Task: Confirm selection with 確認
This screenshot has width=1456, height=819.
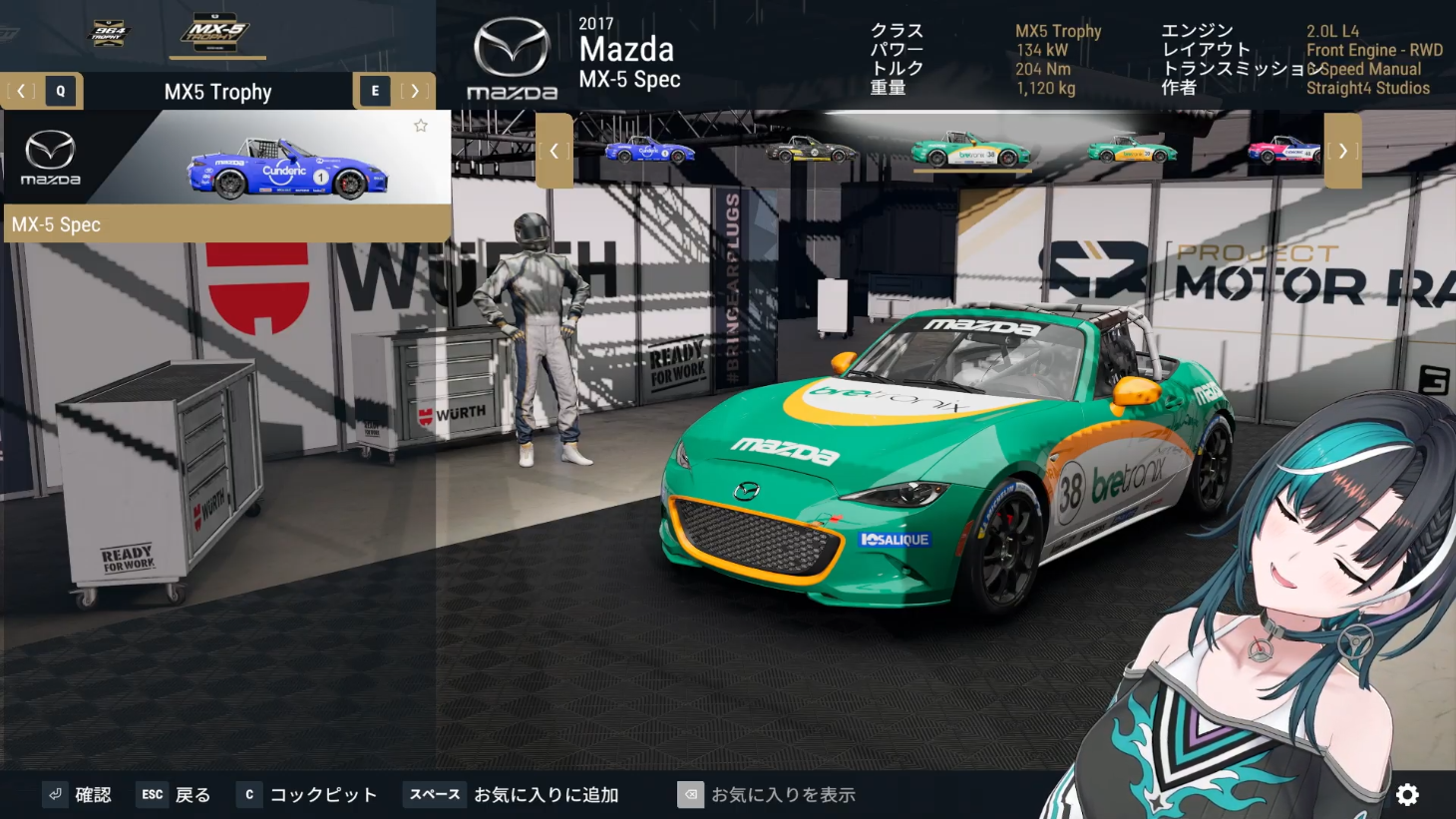Action: [79, 794]
